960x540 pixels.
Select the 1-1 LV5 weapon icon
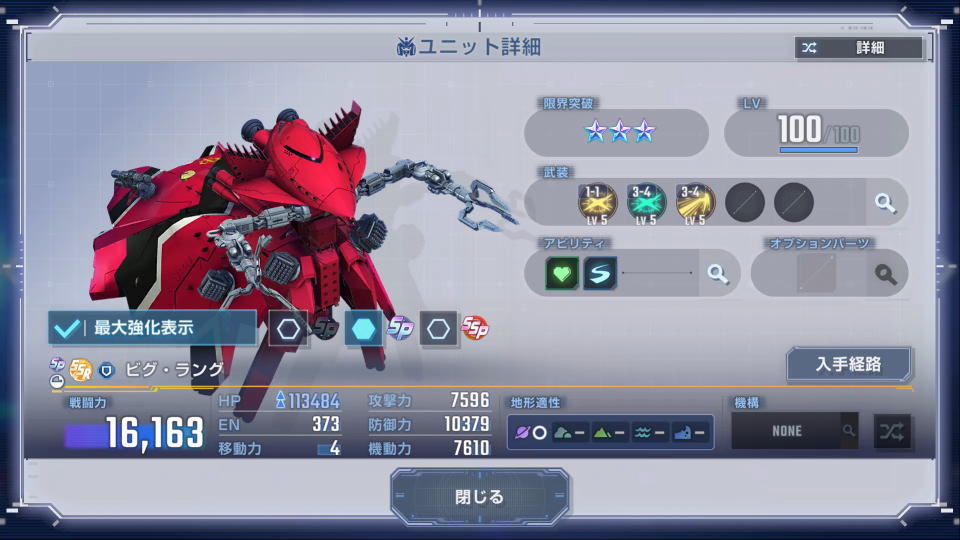597,203
